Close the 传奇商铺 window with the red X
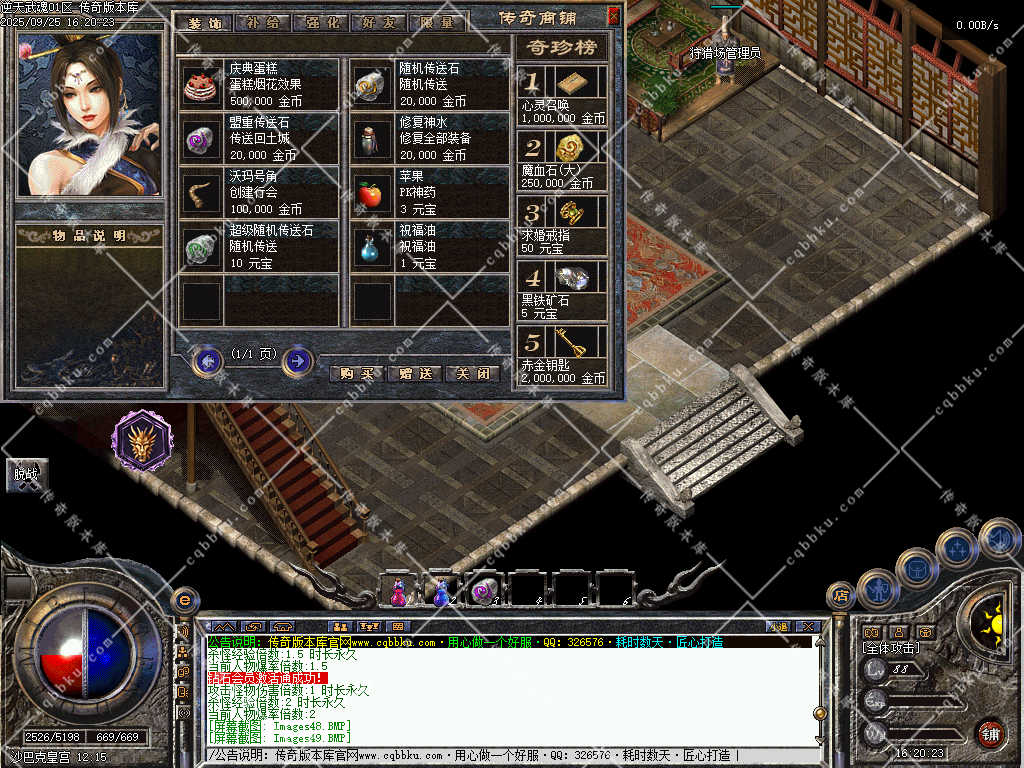Image resolution: width=1024 pixels, height=768 pixels. tap(614, 16)
